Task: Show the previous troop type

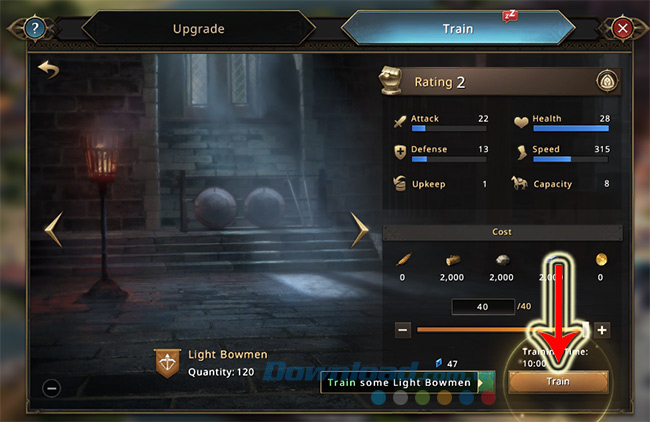Action: tap(53, 229)
